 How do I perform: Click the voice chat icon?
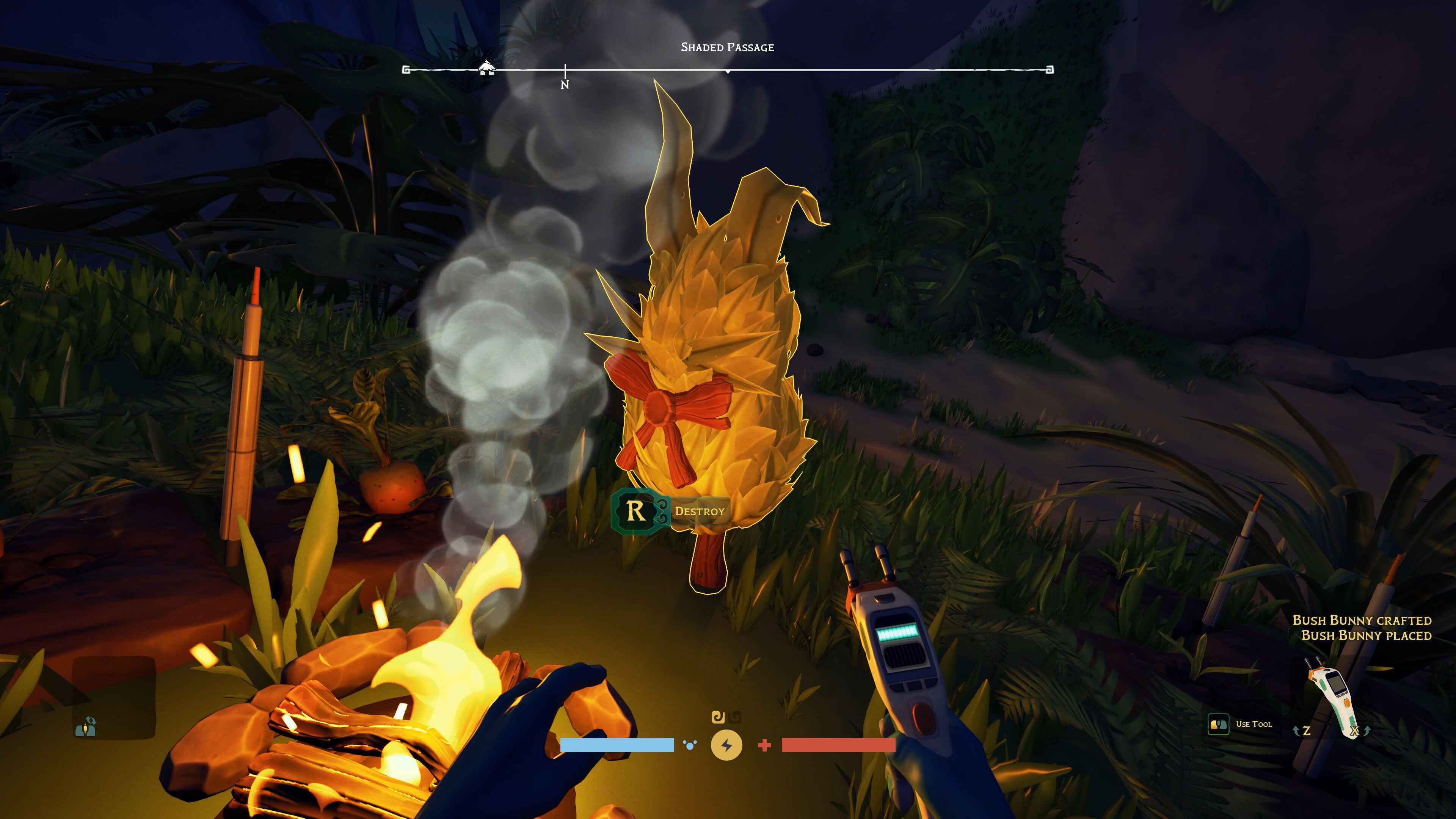pyautogui.click(x=86, y=726)
